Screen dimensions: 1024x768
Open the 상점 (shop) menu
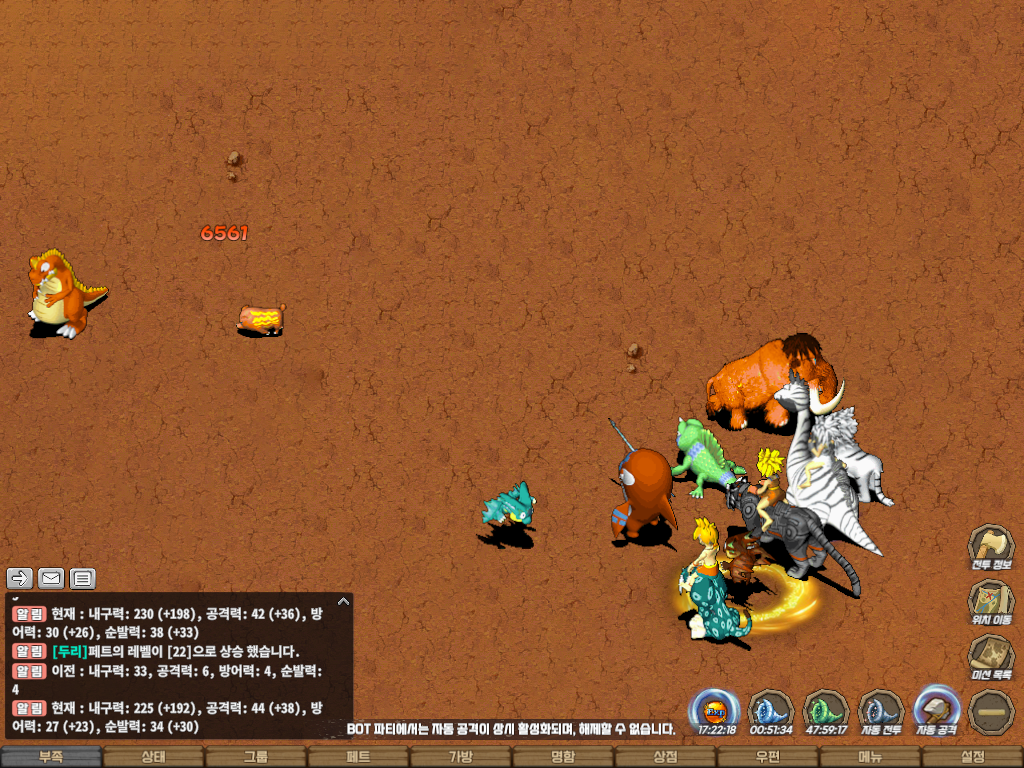point(665,757)
